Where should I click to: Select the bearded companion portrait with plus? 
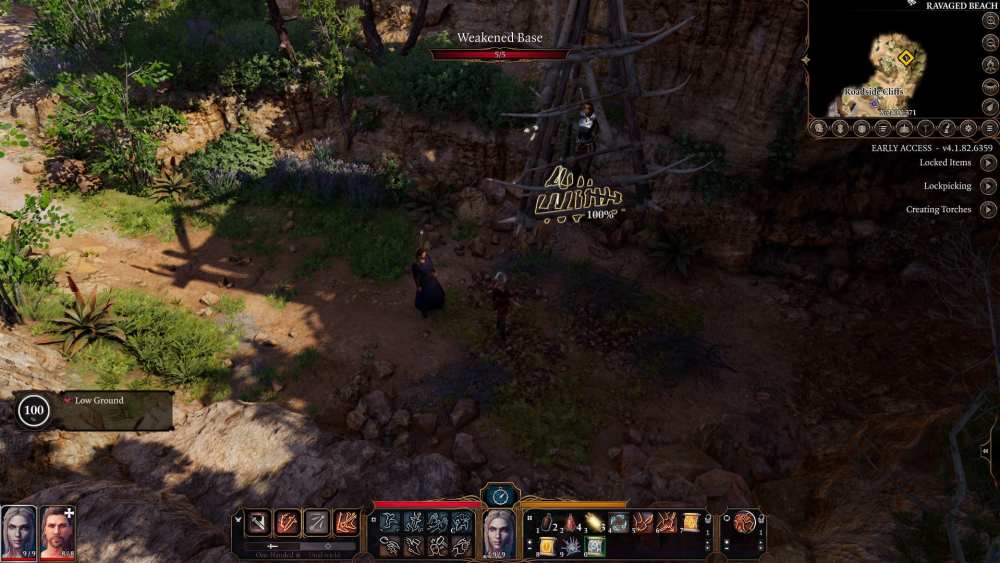coord(57,528)
